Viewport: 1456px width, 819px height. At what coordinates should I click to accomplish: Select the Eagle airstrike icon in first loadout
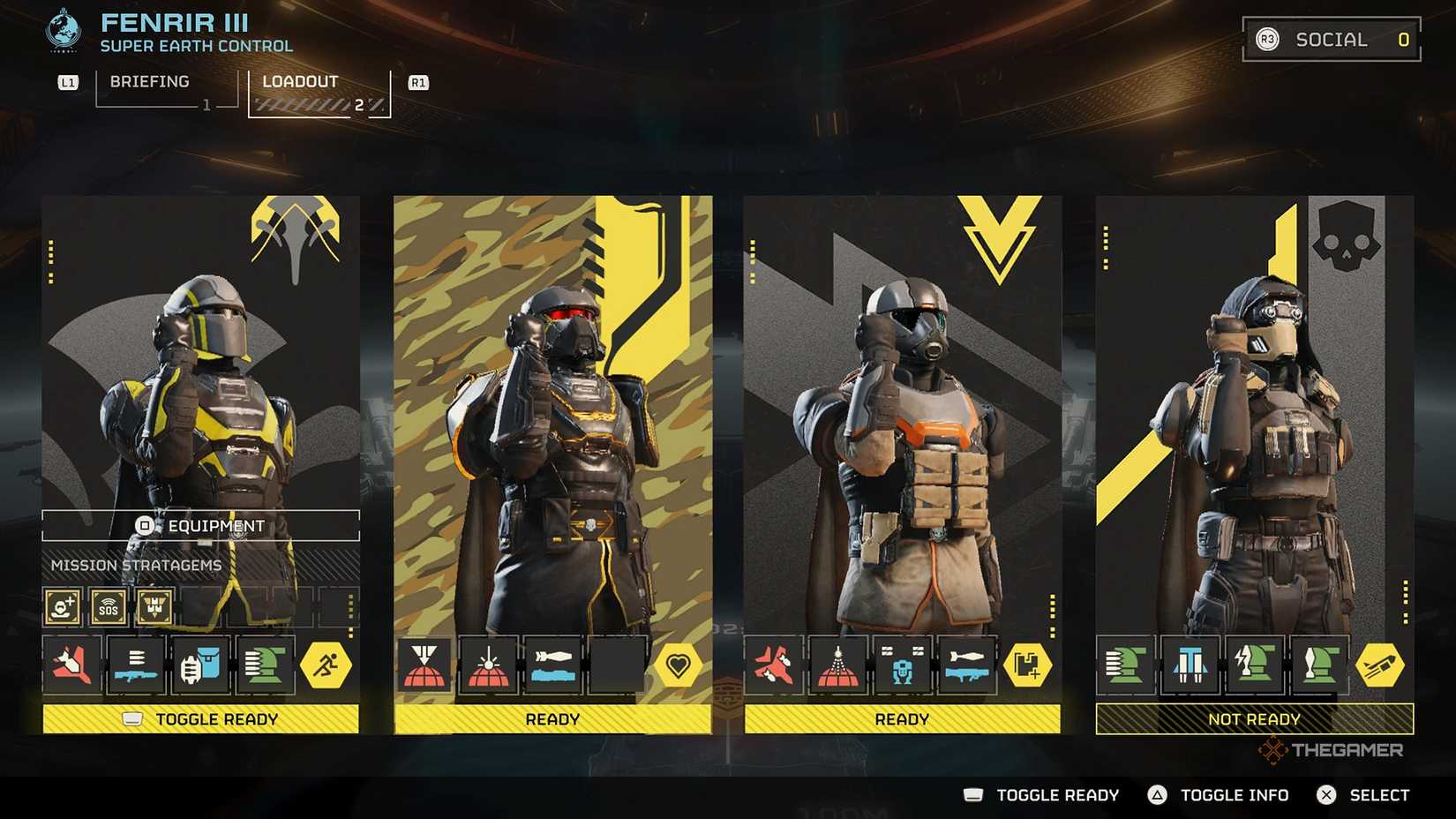click(72, 665)
